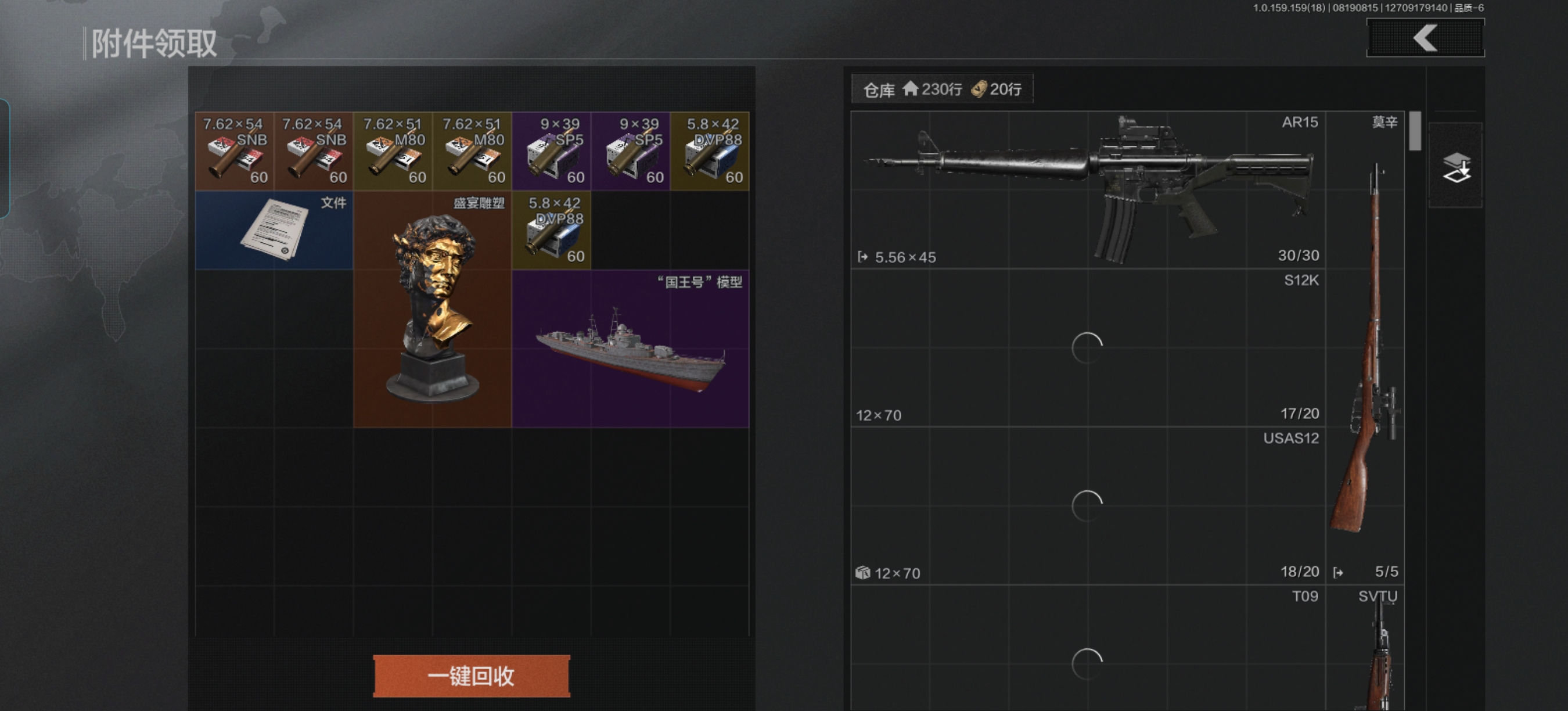Click the 一键回收 recycle-all button
The width and height of the screenshot is (1568, 711).
(x=471, y=676)
